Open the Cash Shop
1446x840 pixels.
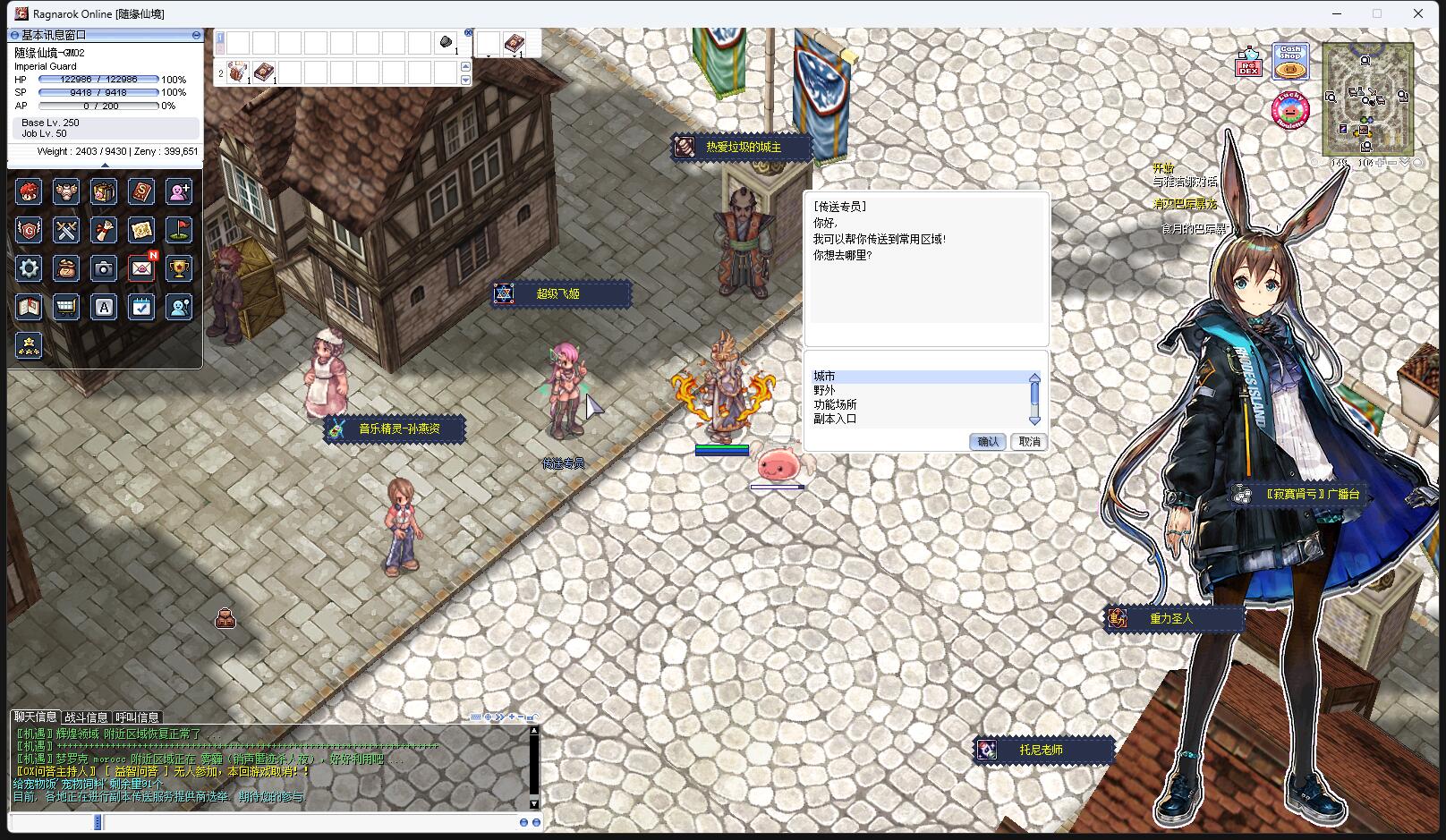pos(1290,61)
